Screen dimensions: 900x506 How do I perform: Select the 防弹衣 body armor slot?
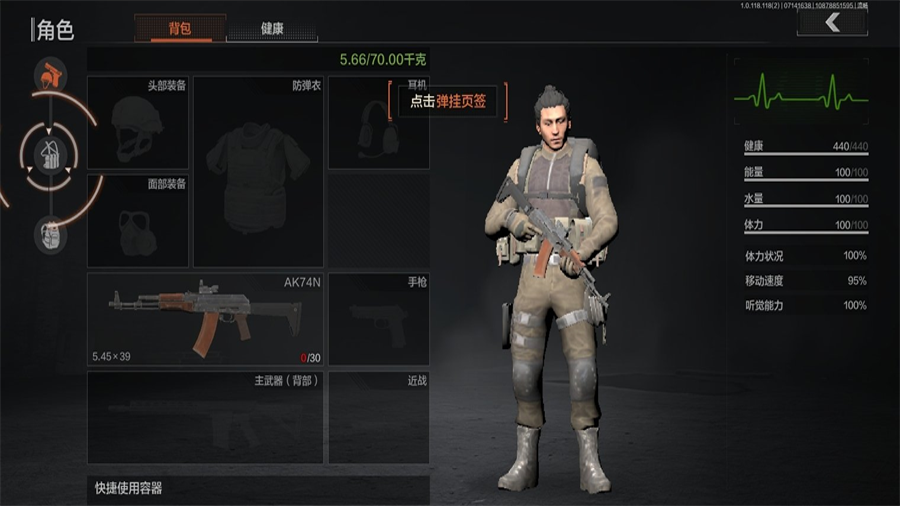point(258,170)
